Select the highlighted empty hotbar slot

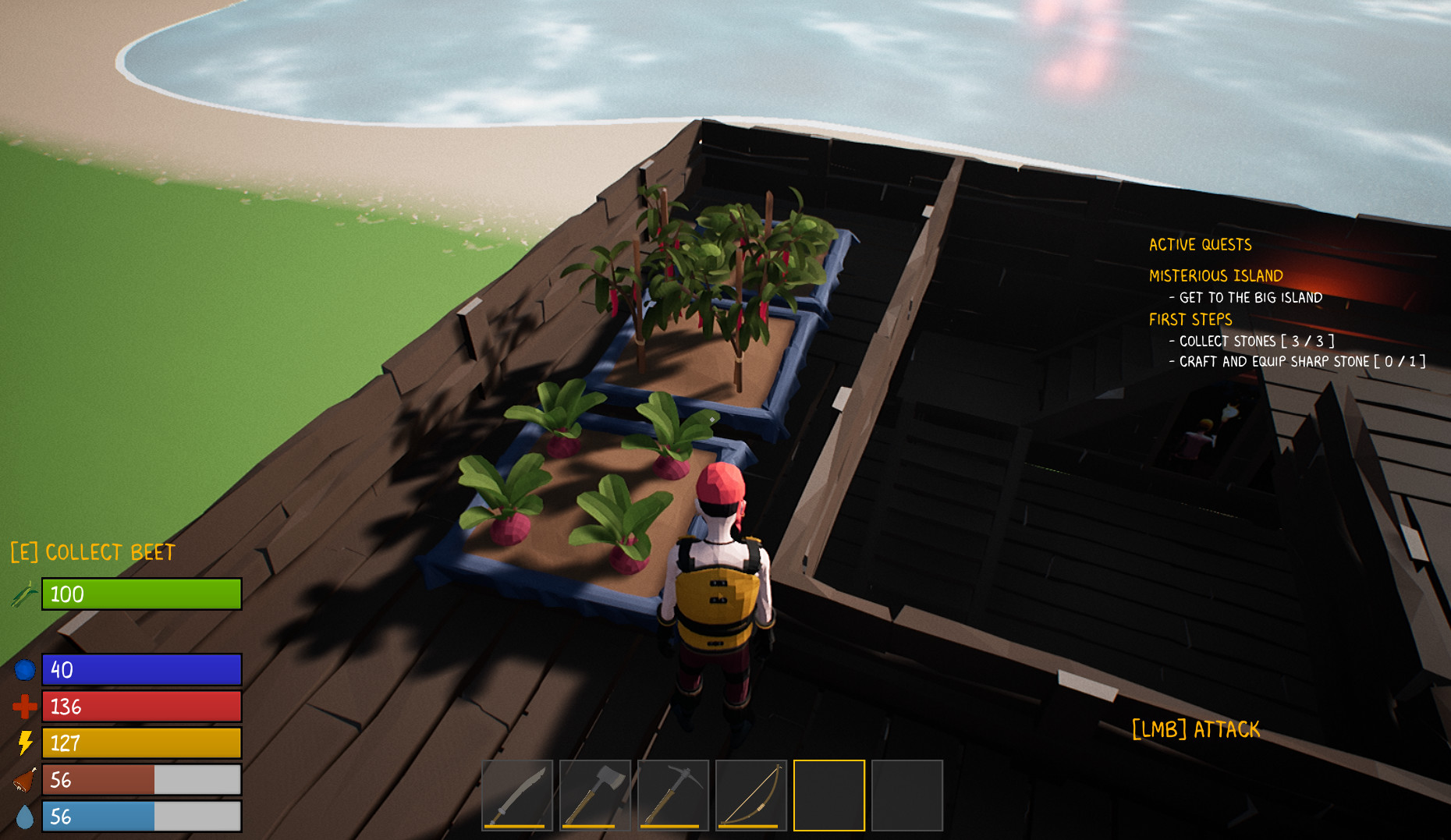point(828,795)
